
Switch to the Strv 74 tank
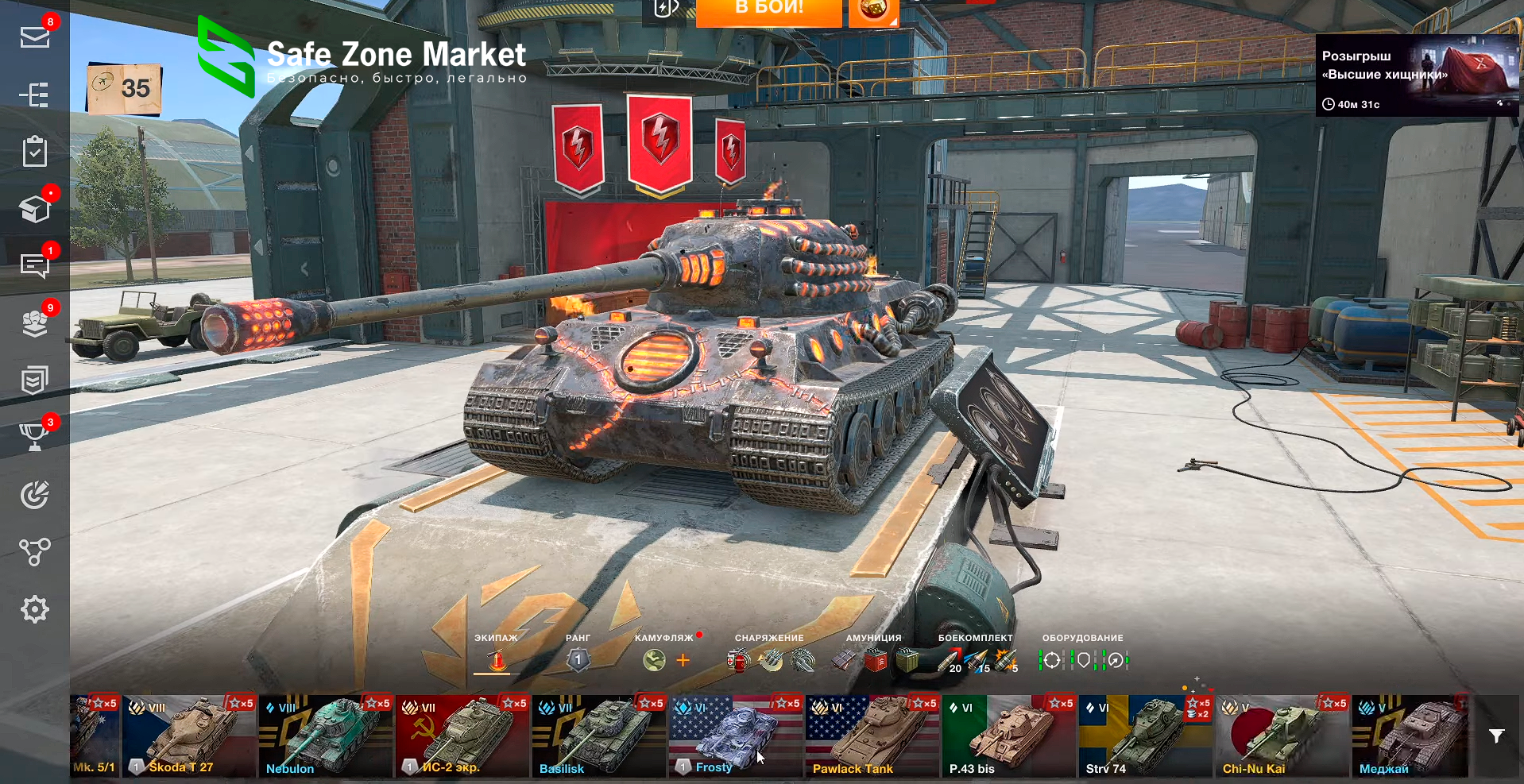pos(1146,736)
